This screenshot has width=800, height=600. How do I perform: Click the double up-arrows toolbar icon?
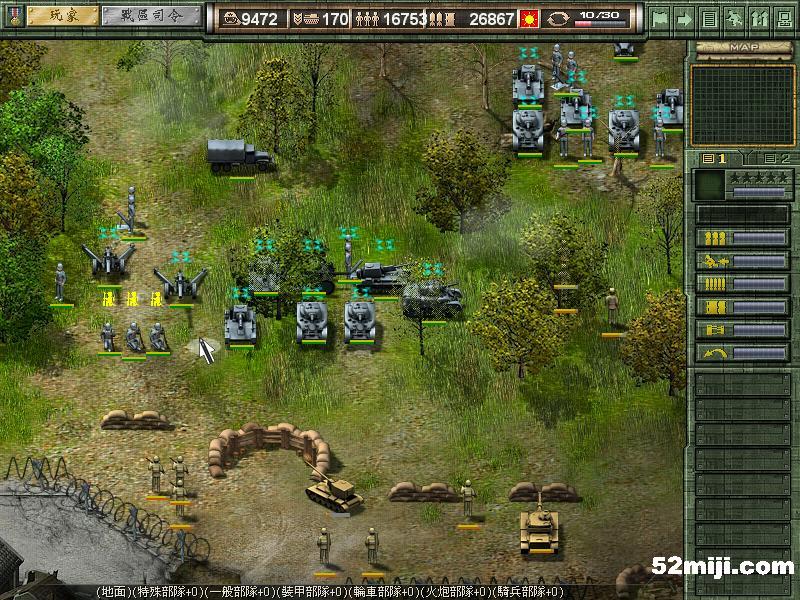tap(758, 18)
